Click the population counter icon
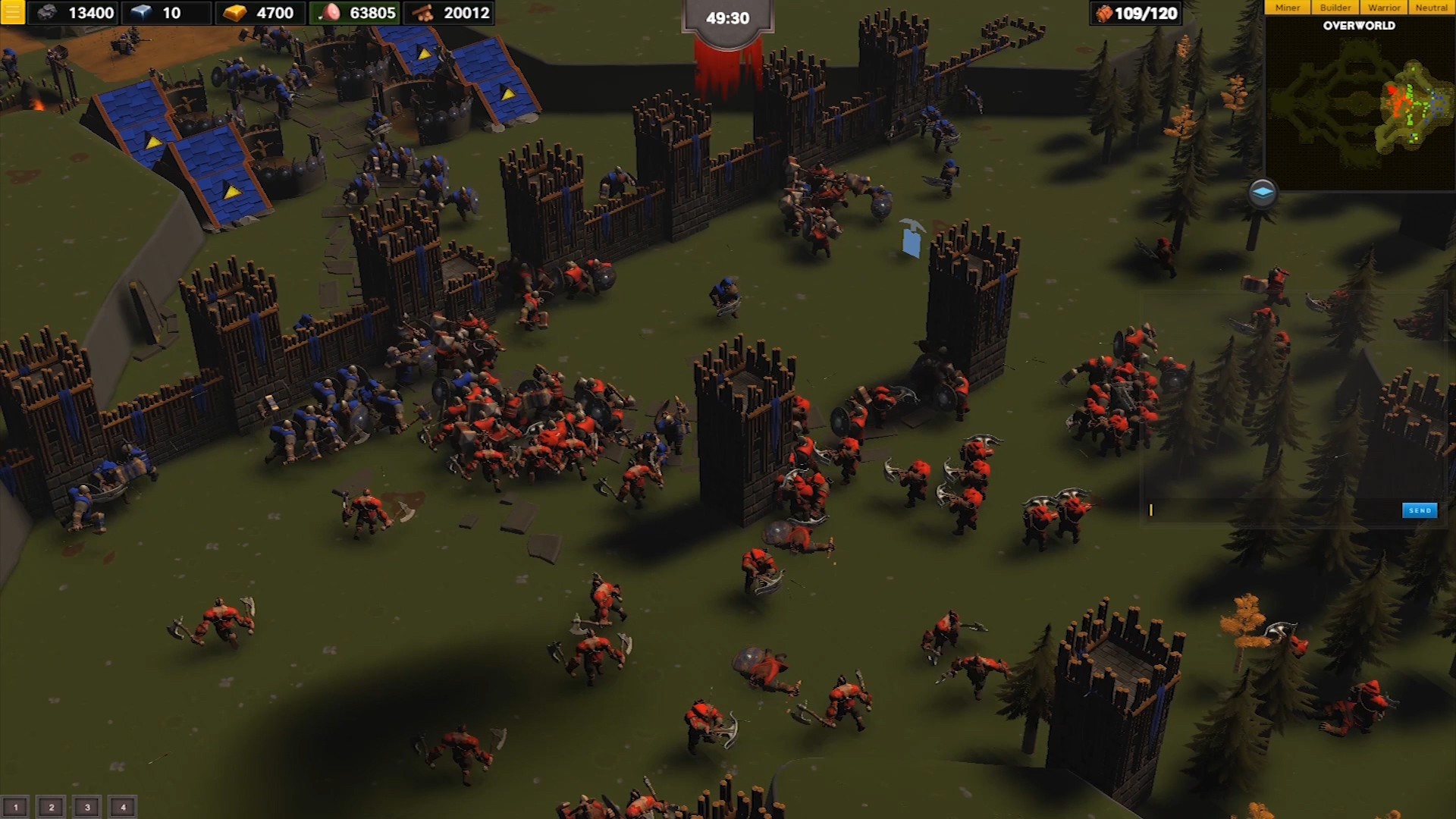 [1103, 12]
